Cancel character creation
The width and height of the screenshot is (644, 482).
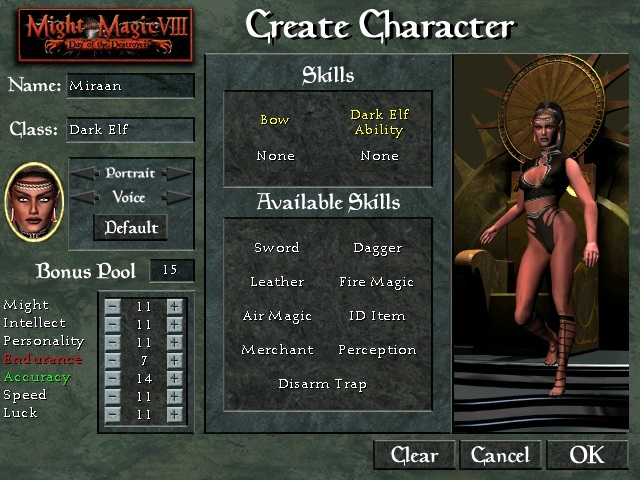tap(500, 455)
